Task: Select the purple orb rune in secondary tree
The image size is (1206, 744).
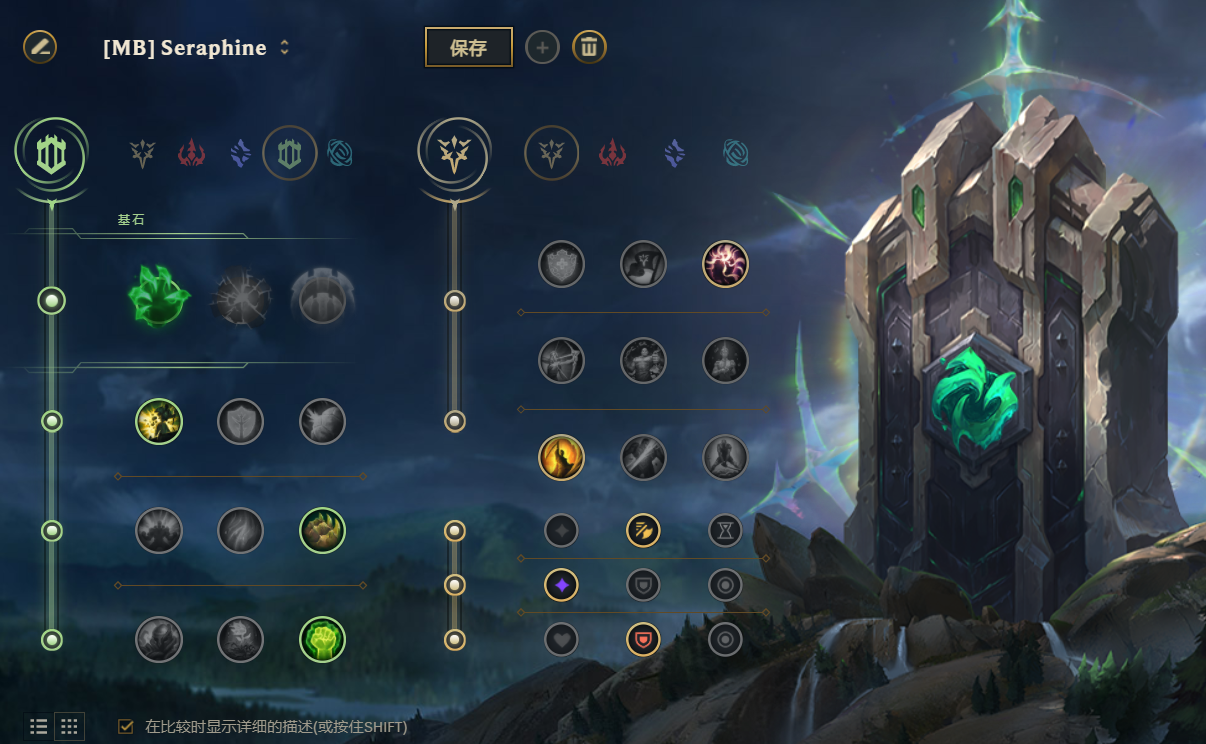Action: pos(725,264)
